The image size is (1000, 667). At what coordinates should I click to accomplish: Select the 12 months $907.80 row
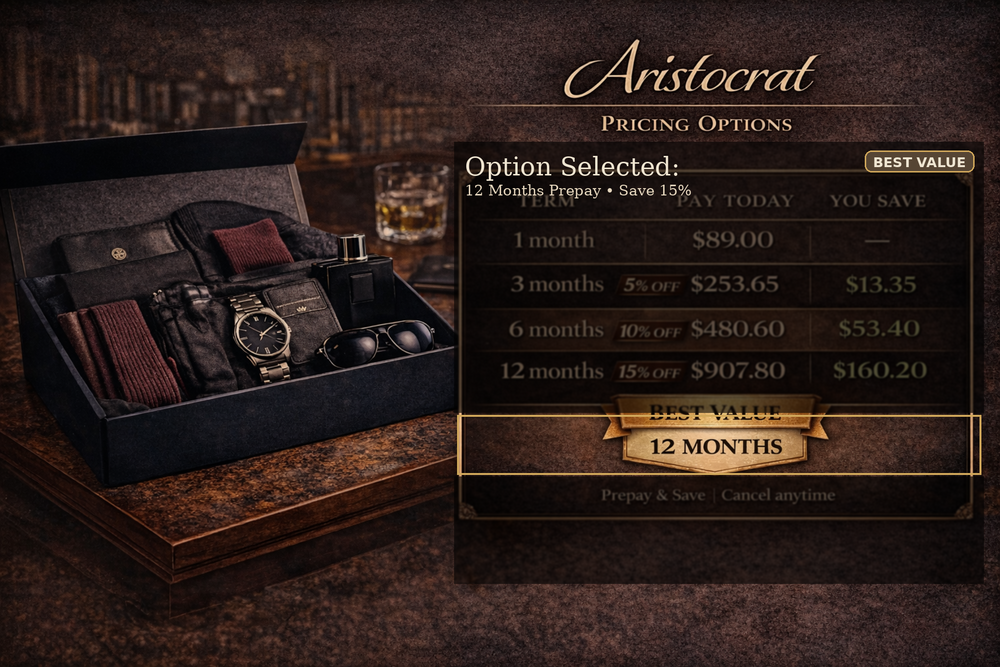[715, 371]
